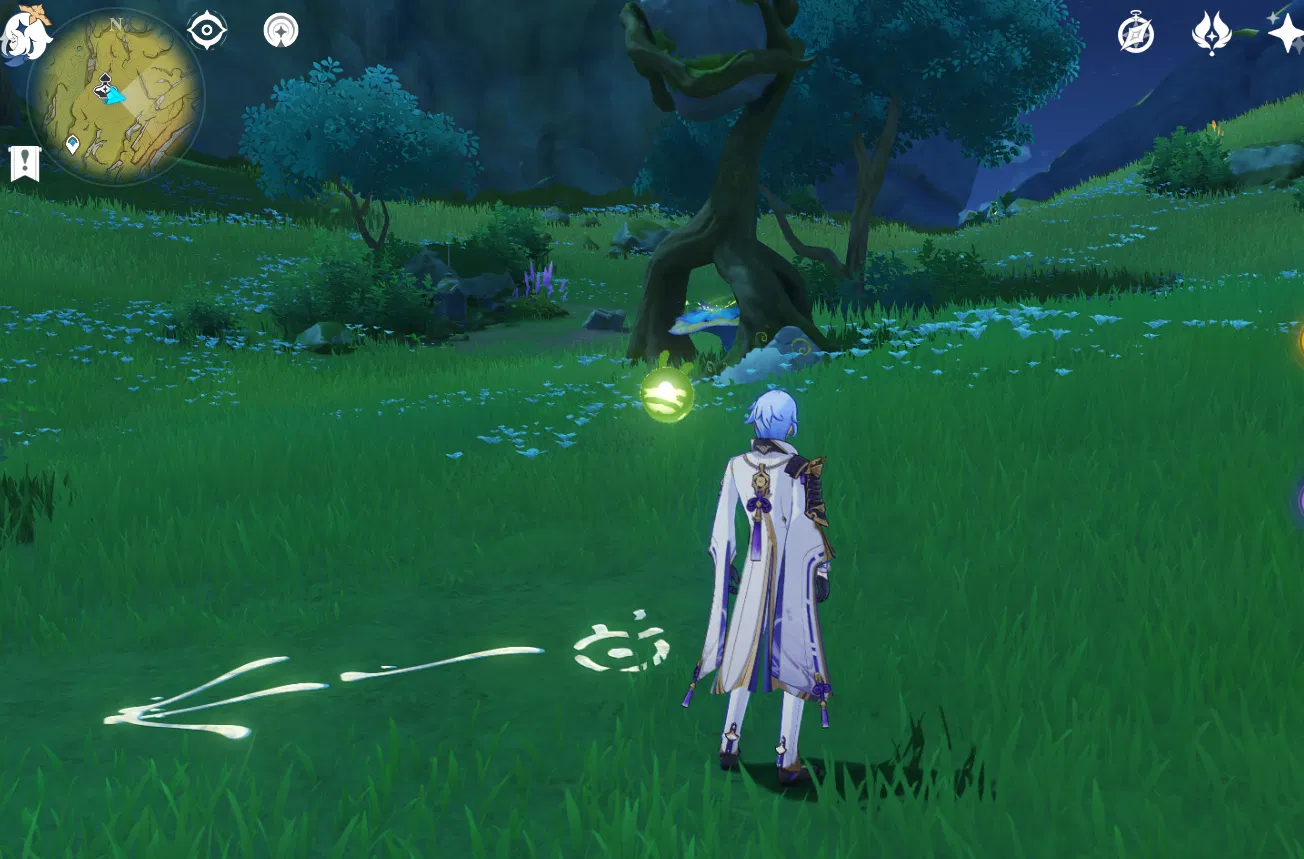Viewport: 1304px width, 859px height.
Task: Open the Wish star icon
Action: click(1286, 30)
